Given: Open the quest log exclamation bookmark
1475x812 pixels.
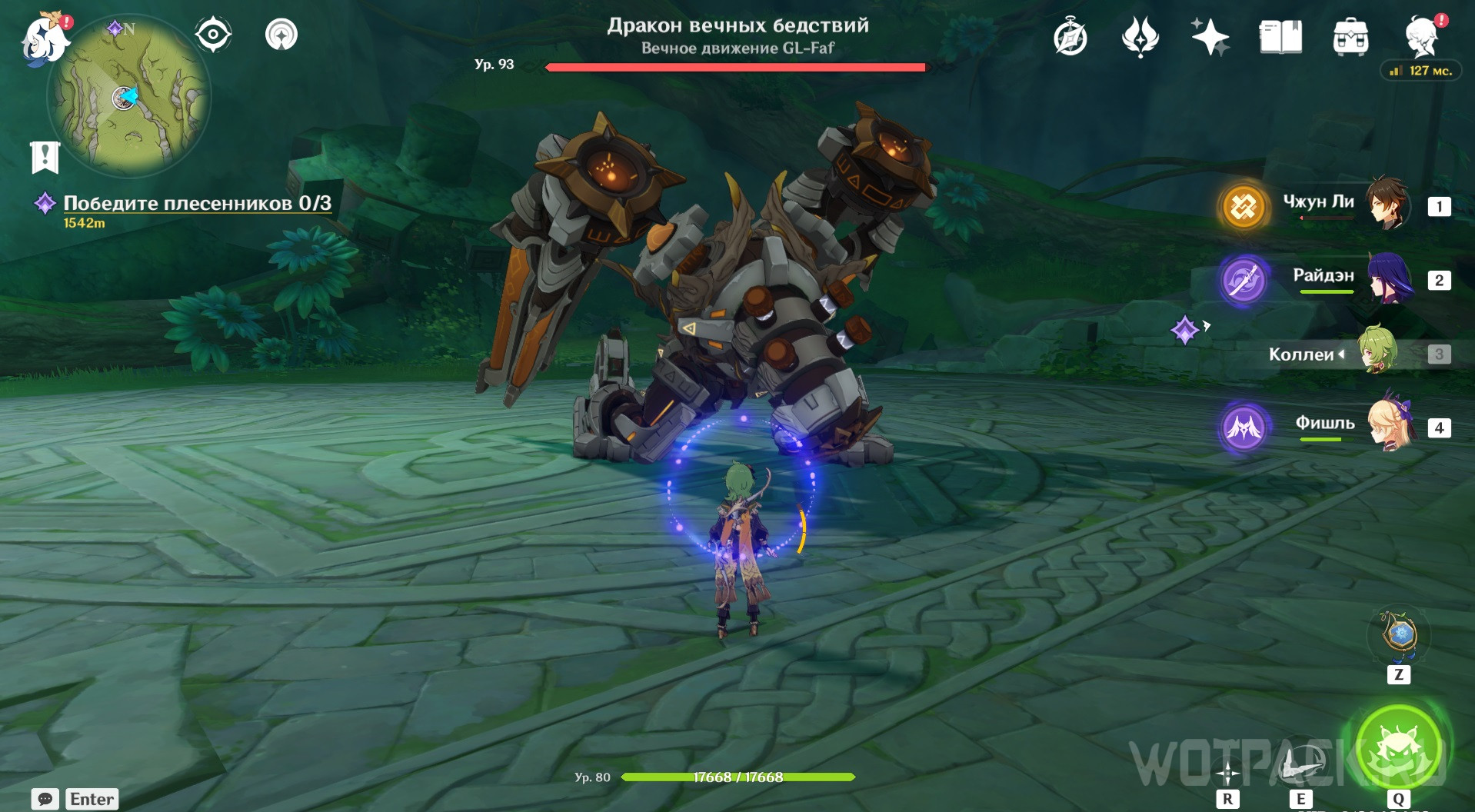Looking at the screenshot, I should 45,157.
